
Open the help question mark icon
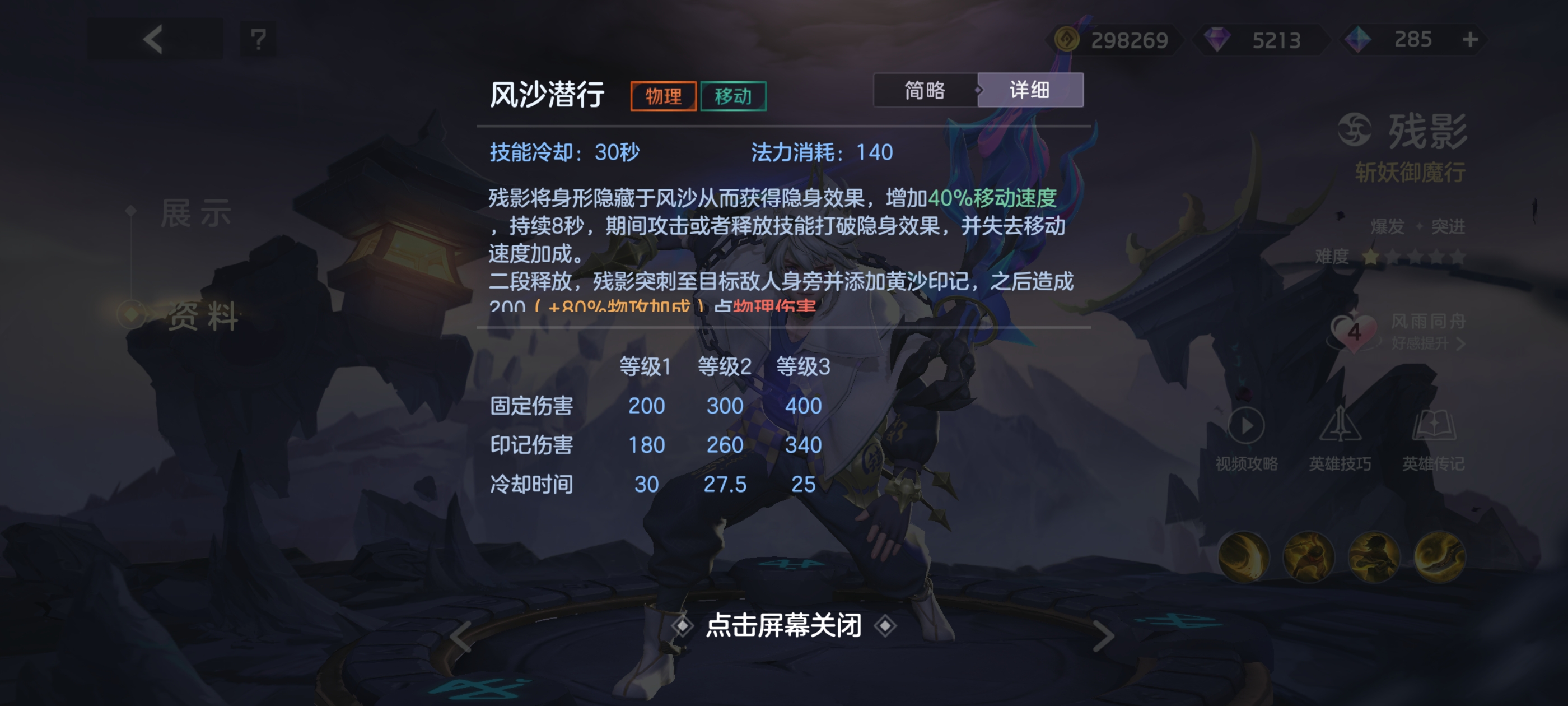pos(258,40)
